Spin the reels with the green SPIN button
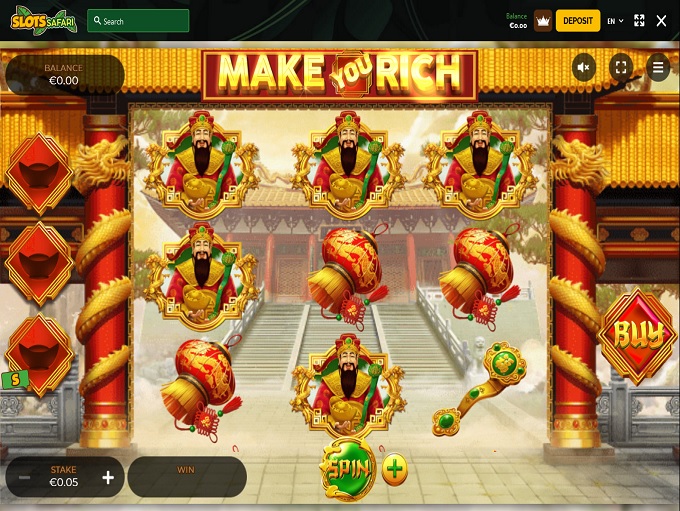This screenshot has width=680, height=511. 347,469
